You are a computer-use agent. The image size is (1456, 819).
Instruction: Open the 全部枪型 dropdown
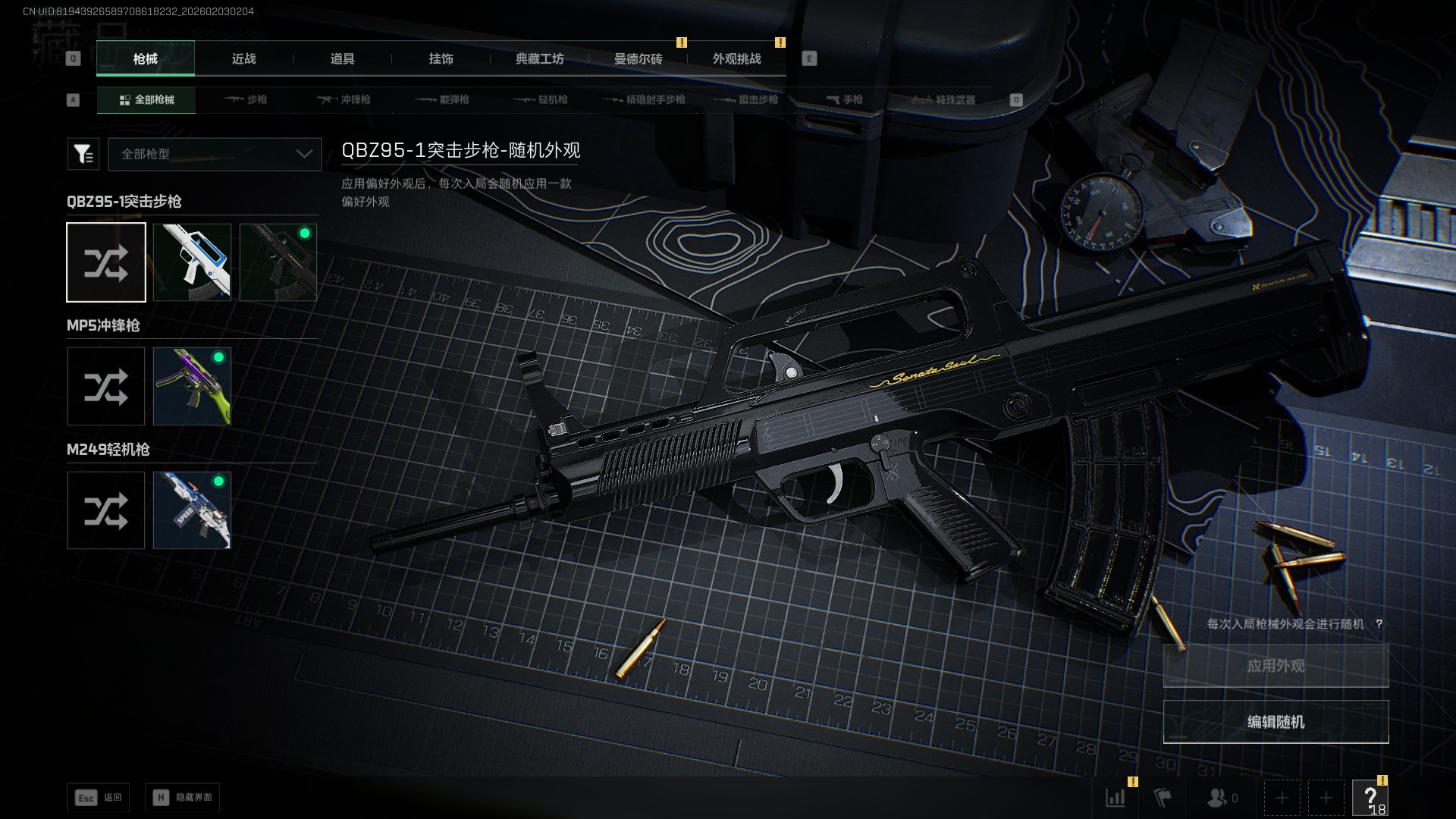tap(215, 154)
